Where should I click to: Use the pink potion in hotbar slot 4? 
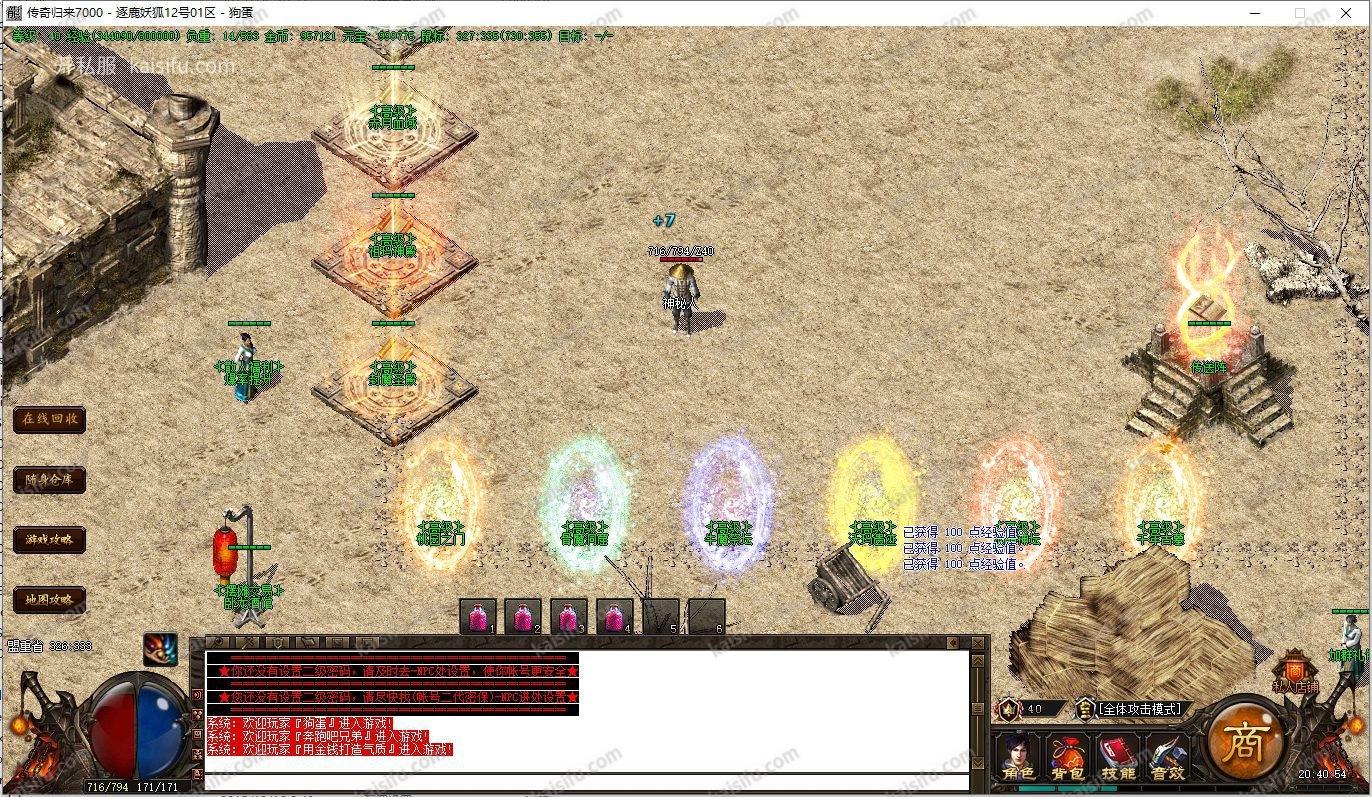coord(614,616)
